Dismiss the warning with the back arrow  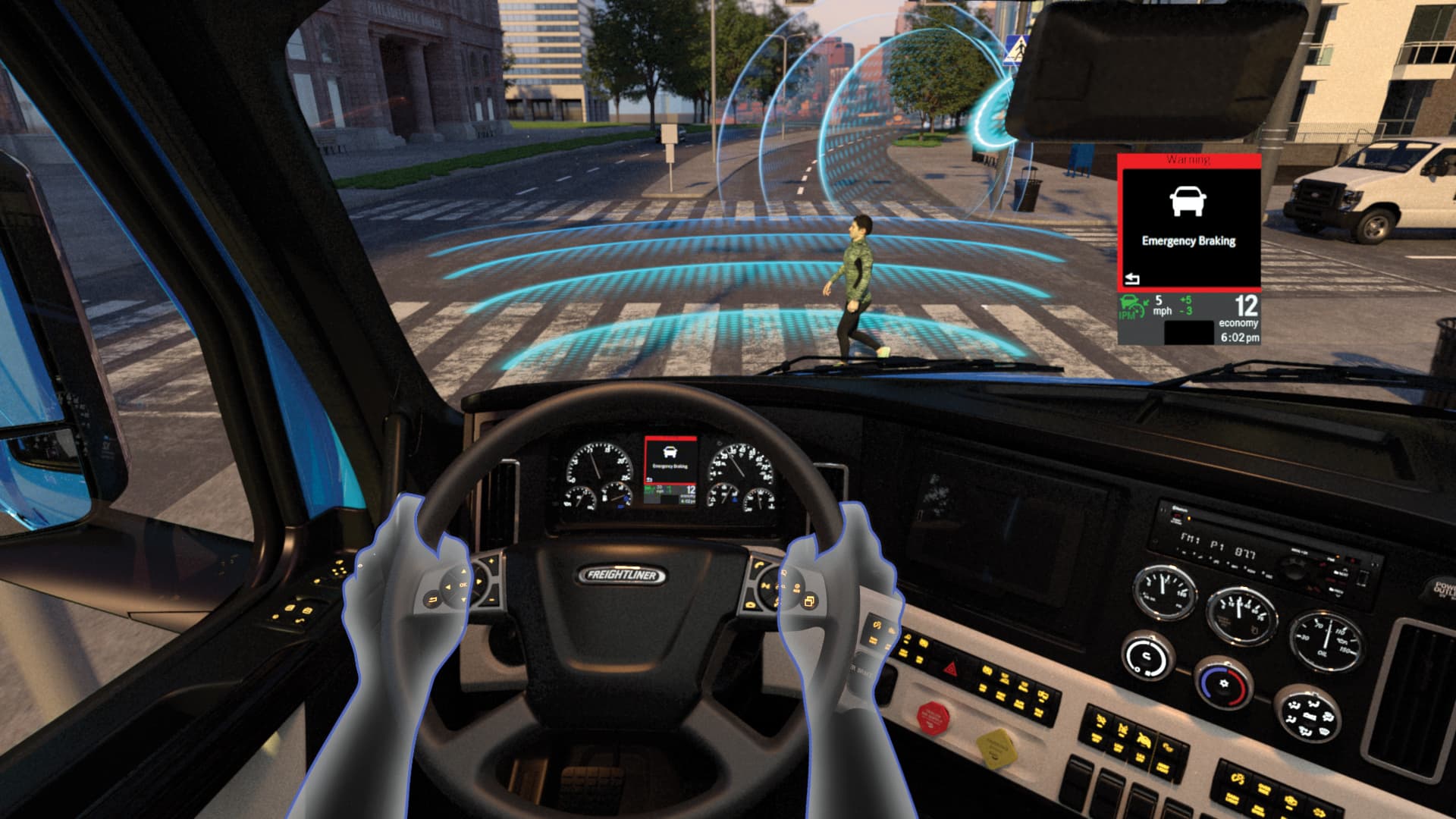[x=1132, y=279]
